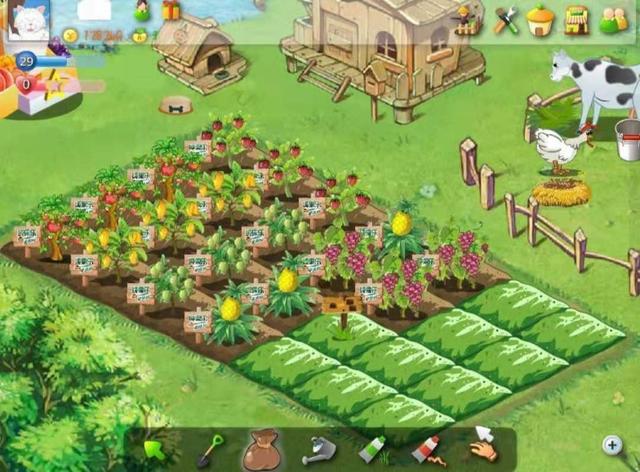Open the player avatar profile
The width and height of the screenshot is (640, 472).
point(28,20)
